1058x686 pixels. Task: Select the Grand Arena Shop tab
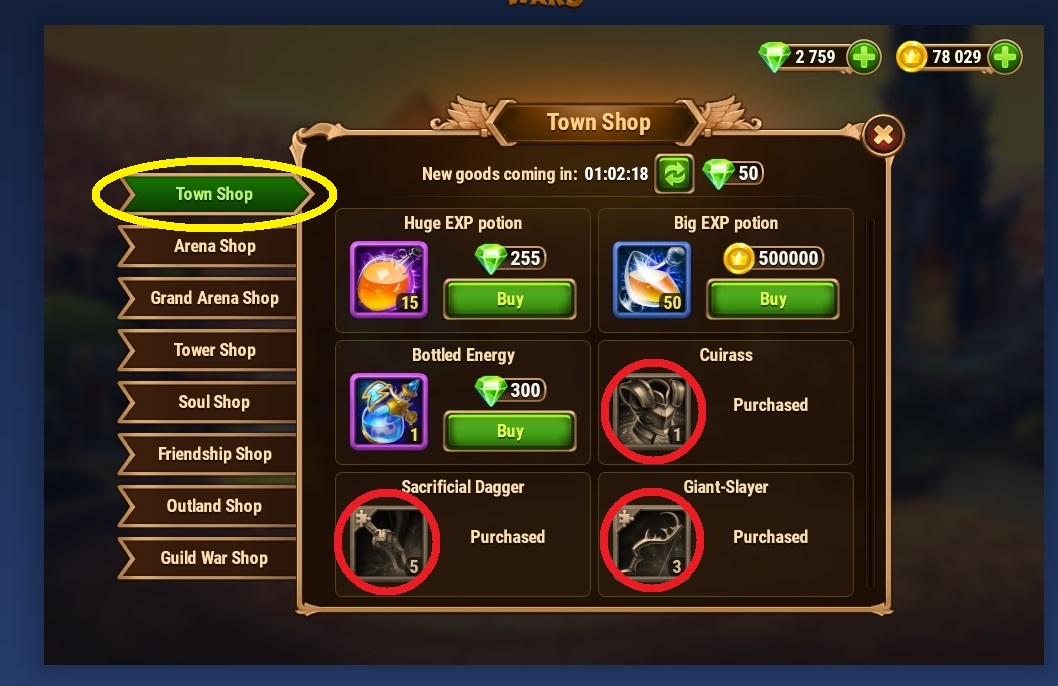coord(214,298)
